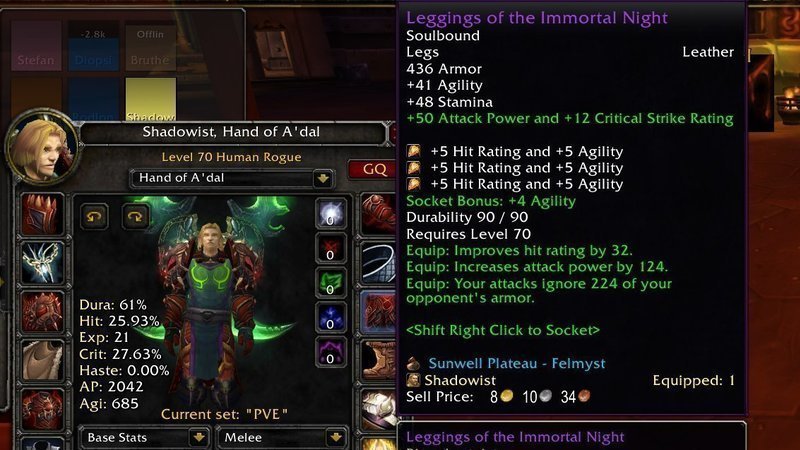This screenshot has height=450, width=800.
Task: Select Shadowist's yellow raid frame
Action: coord(150,100)
